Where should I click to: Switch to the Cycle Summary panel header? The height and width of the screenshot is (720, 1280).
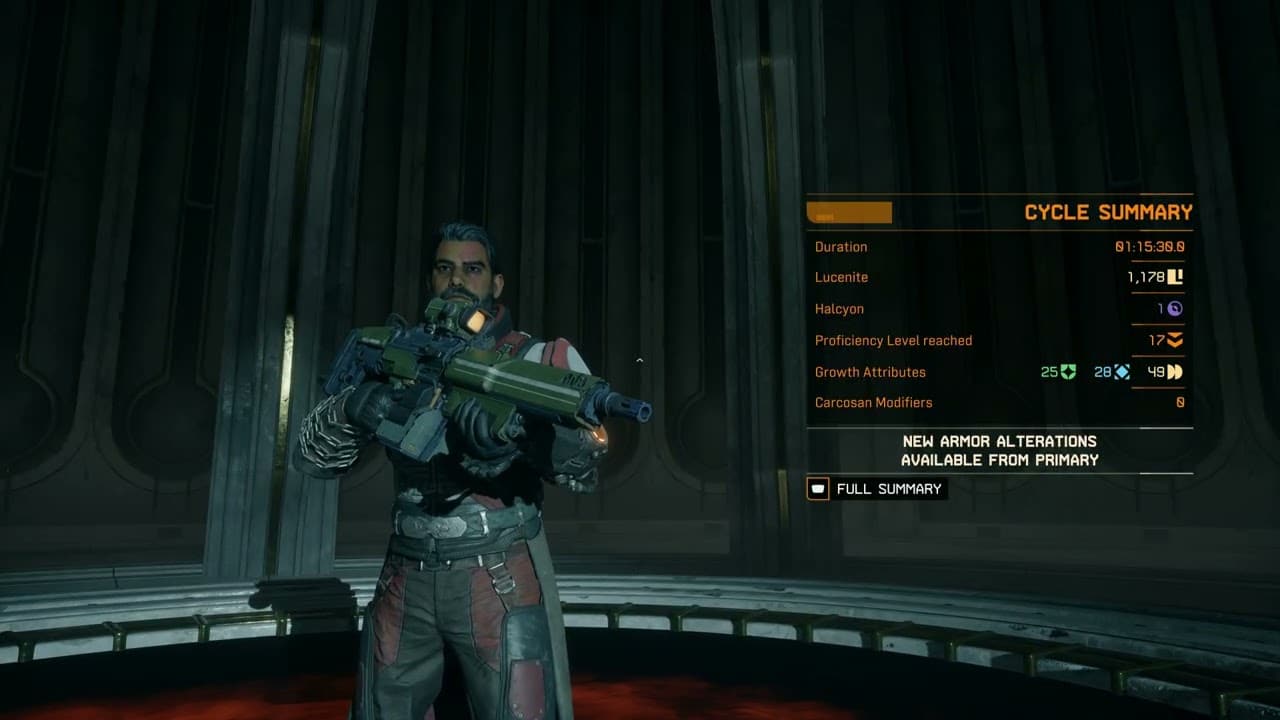click(x=1108, y=212)
